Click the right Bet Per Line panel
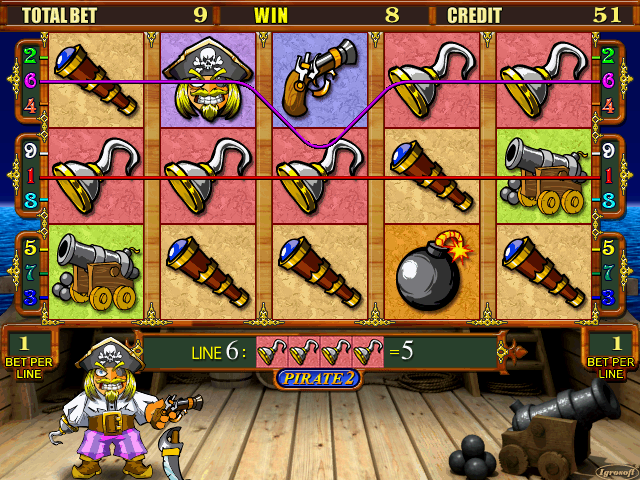This screenshot has width=640, height=480. [609, 352]
